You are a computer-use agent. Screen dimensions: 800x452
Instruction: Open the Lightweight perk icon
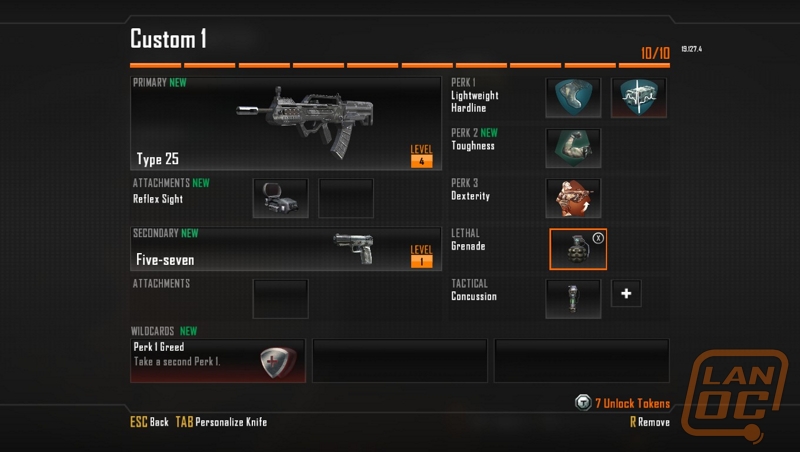[578, 98]
